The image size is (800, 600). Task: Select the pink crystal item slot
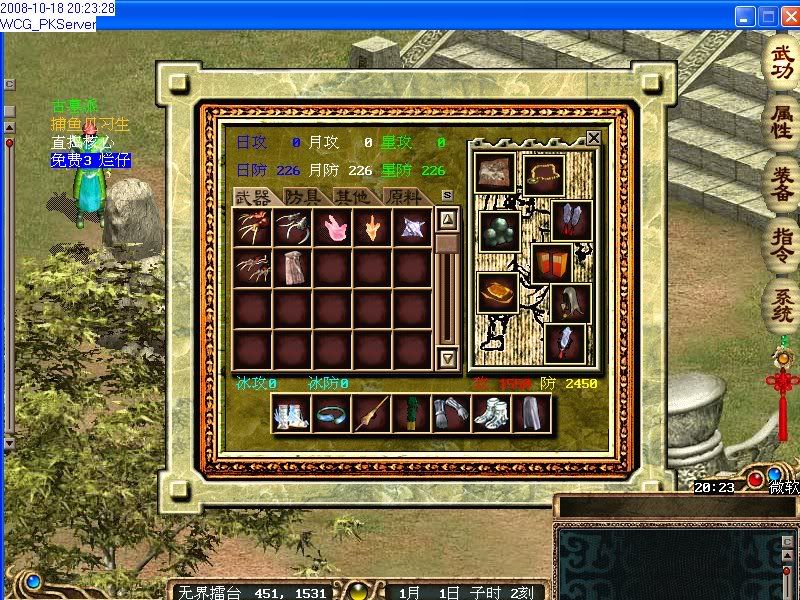[x=332, y=228]
